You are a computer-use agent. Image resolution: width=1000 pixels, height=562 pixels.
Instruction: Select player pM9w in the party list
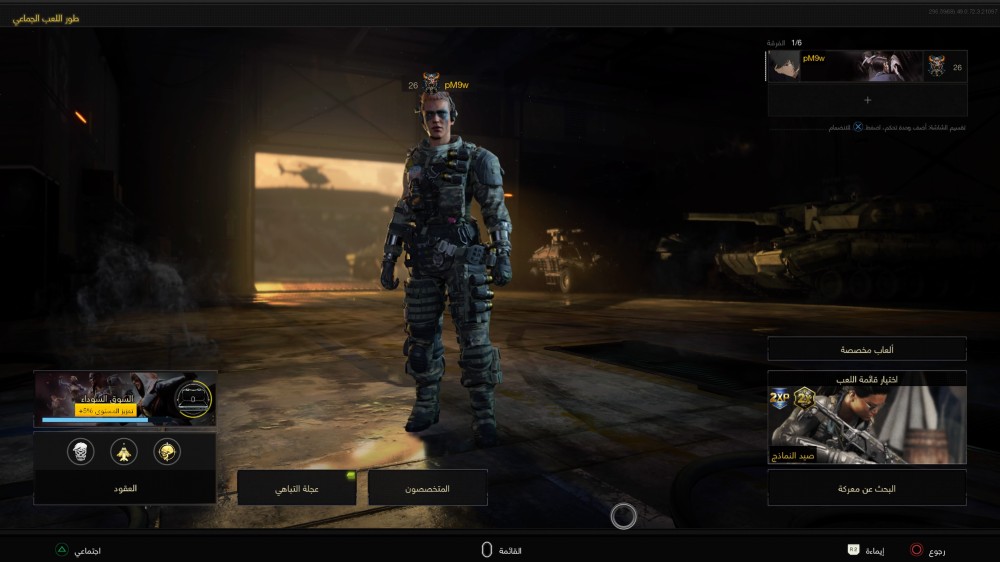pos(867,66)
